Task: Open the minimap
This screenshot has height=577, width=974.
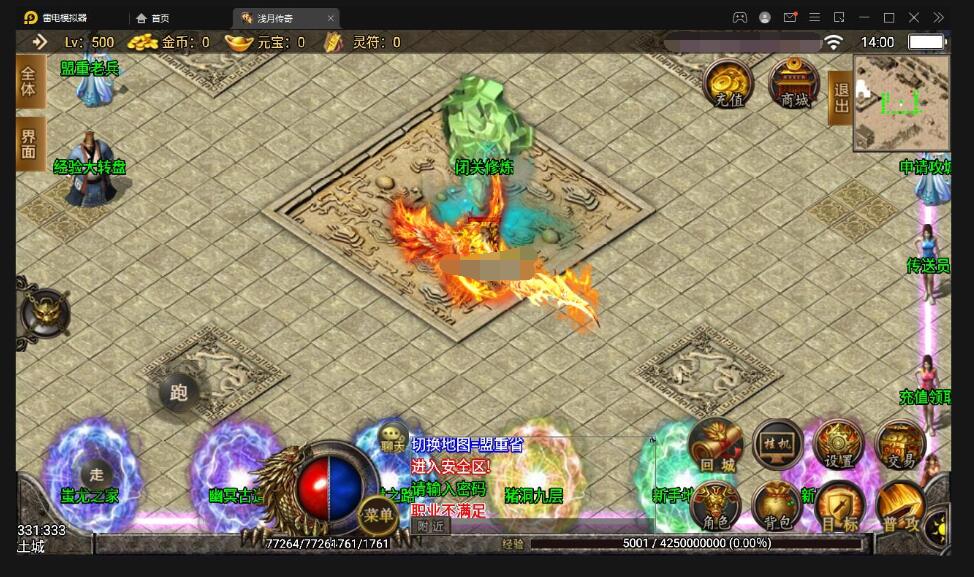Action: point(901,102)
